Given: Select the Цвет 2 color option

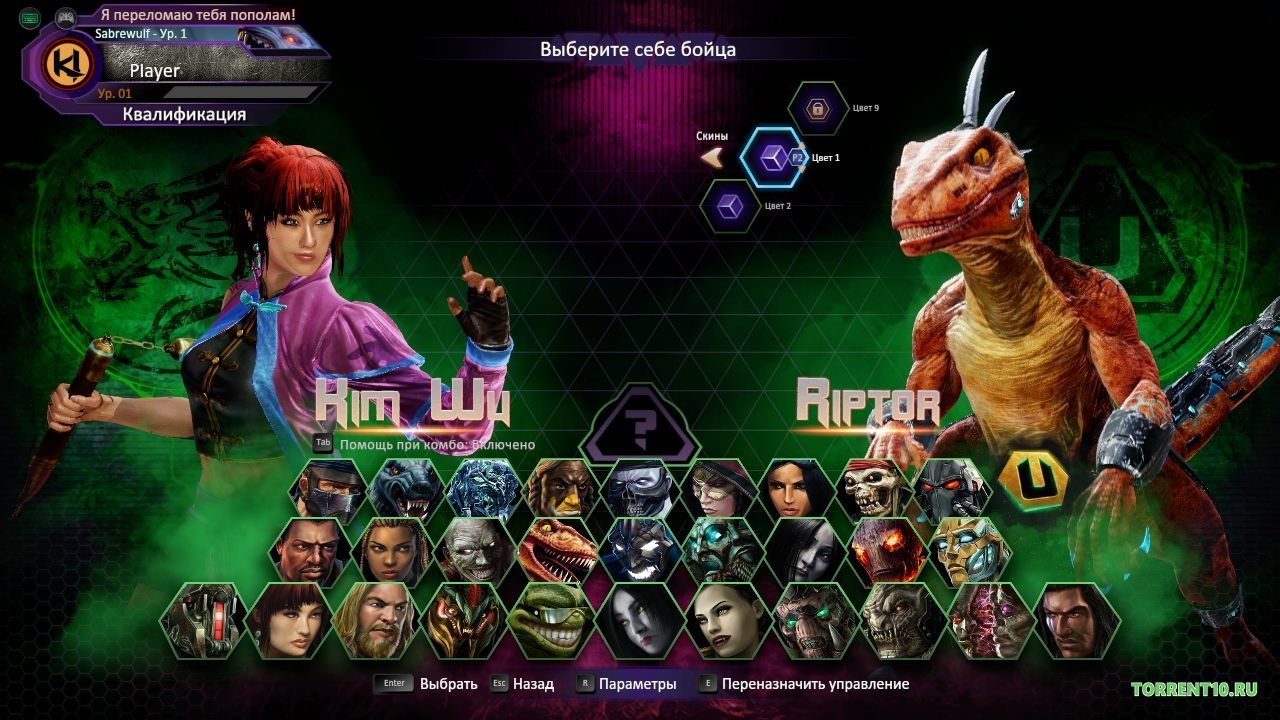Looking at the screenshot, I should click(729, 205).
